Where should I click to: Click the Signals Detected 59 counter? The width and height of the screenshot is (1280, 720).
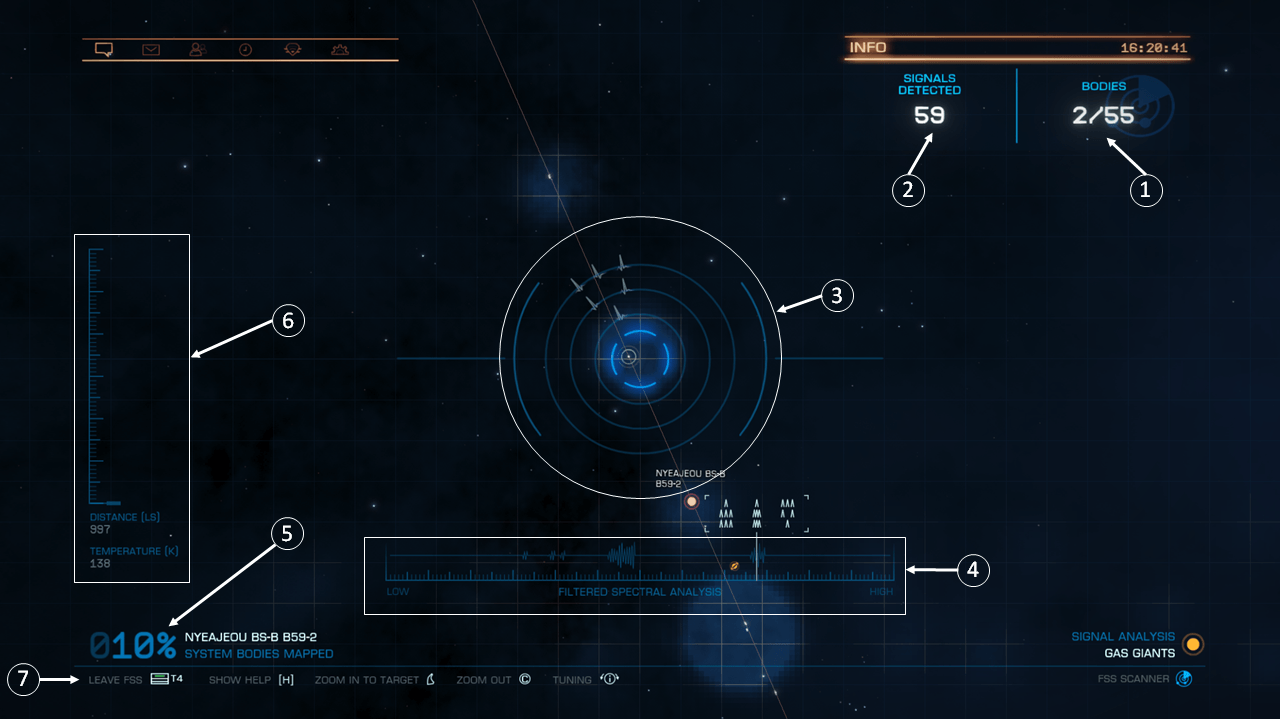click(x=928, y=114)
